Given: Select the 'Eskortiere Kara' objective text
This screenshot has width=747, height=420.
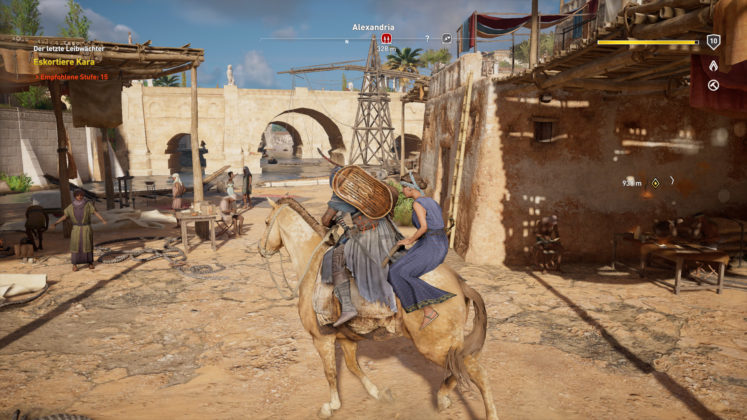Looking at the screenshot, I should click(62, 62).
